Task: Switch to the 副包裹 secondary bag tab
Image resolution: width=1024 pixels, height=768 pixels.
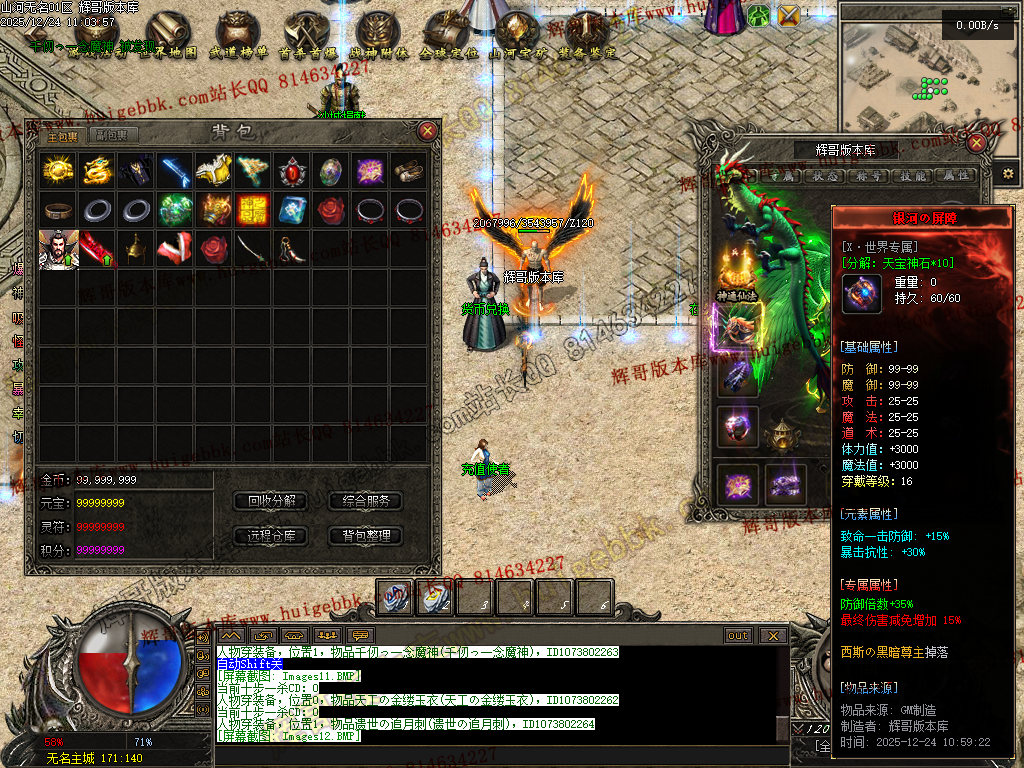Action: coord(112,136)
